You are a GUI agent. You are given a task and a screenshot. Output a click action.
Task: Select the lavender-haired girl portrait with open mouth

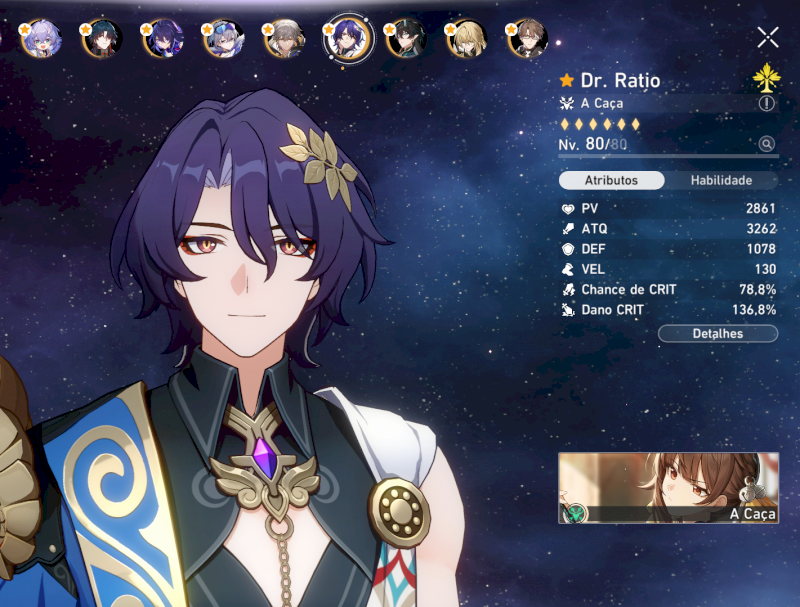pyautogui.click(x=43, y=39)
